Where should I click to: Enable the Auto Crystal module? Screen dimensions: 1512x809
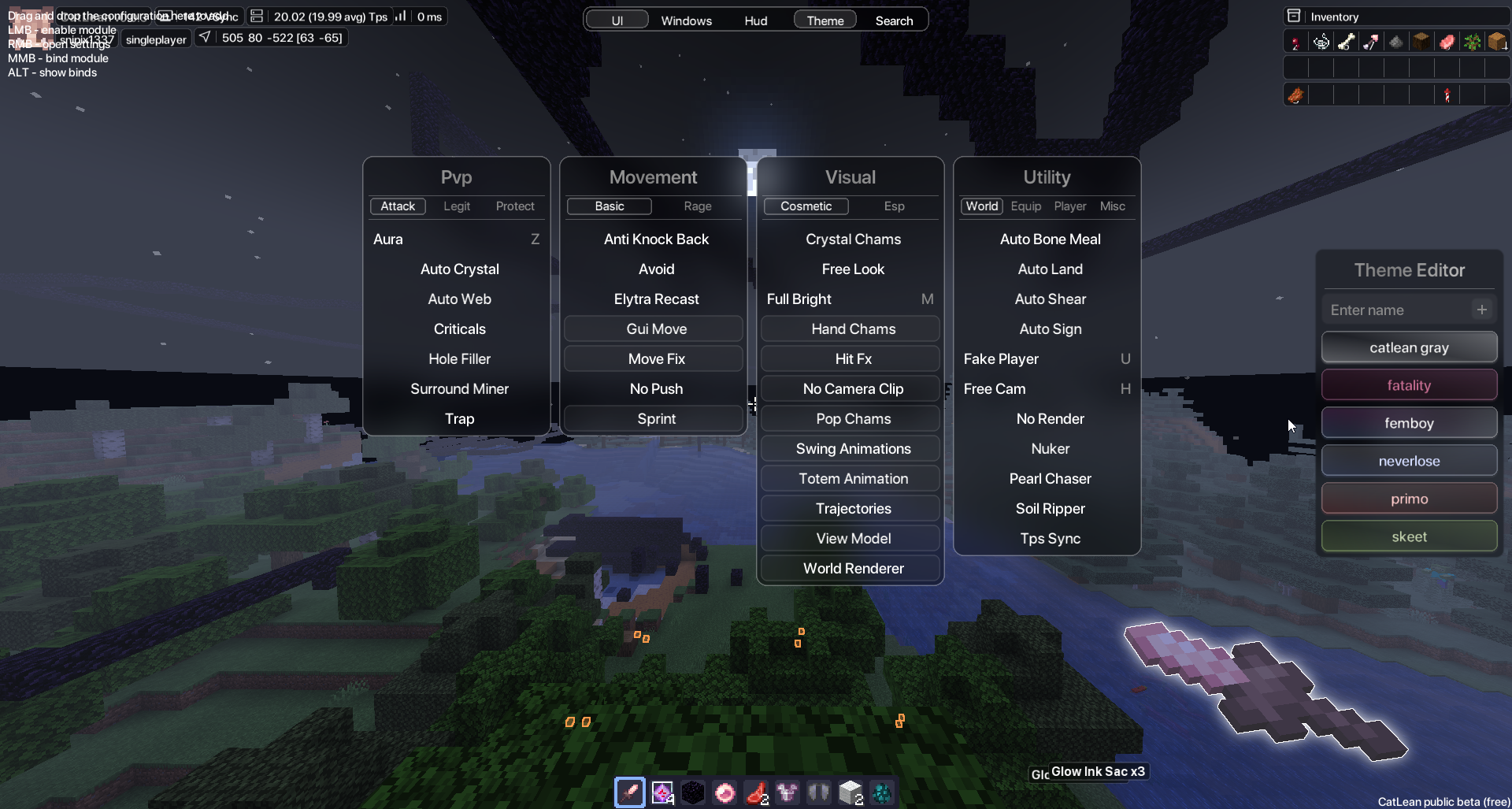[459, 269]
